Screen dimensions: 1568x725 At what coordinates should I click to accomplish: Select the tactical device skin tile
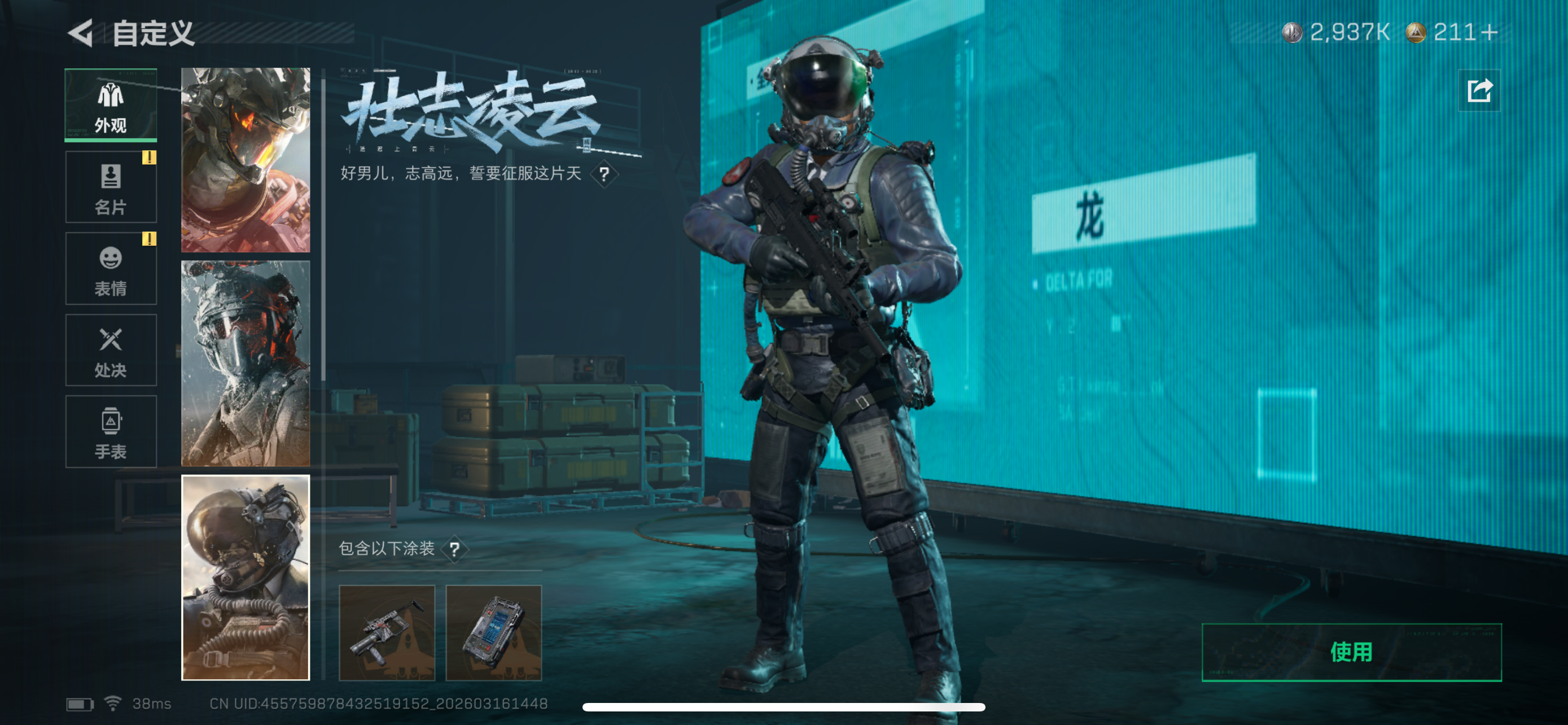tap(495, 634)
